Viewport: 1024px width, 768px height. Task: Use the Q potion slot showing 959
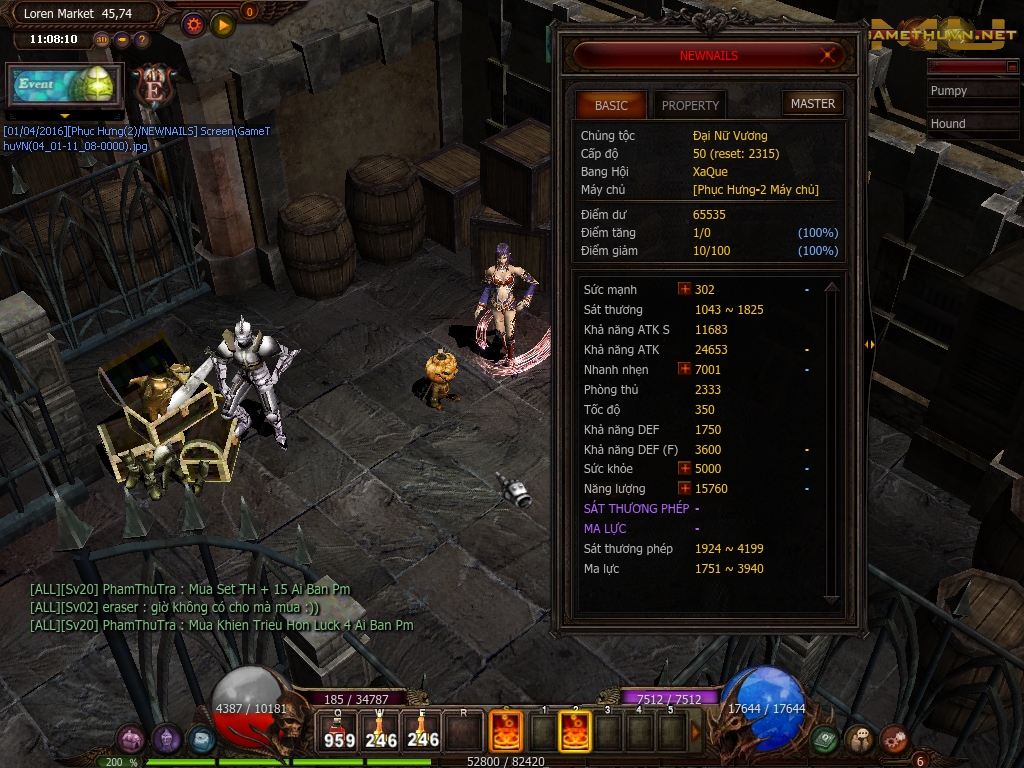pos(339,731)
